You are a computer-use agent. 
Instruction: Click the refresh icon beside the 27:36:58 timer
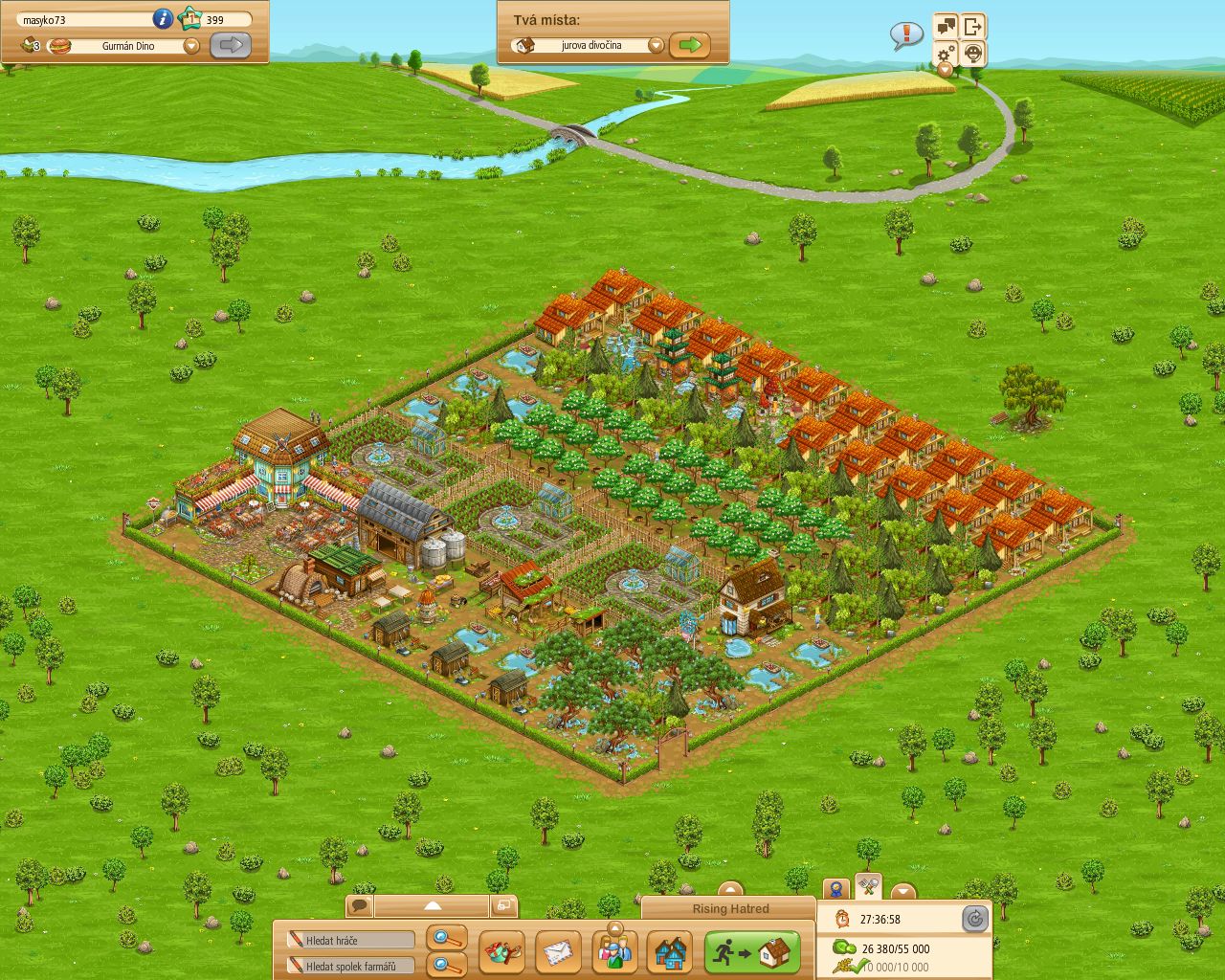pyautogui.click(x=975, y=919)
